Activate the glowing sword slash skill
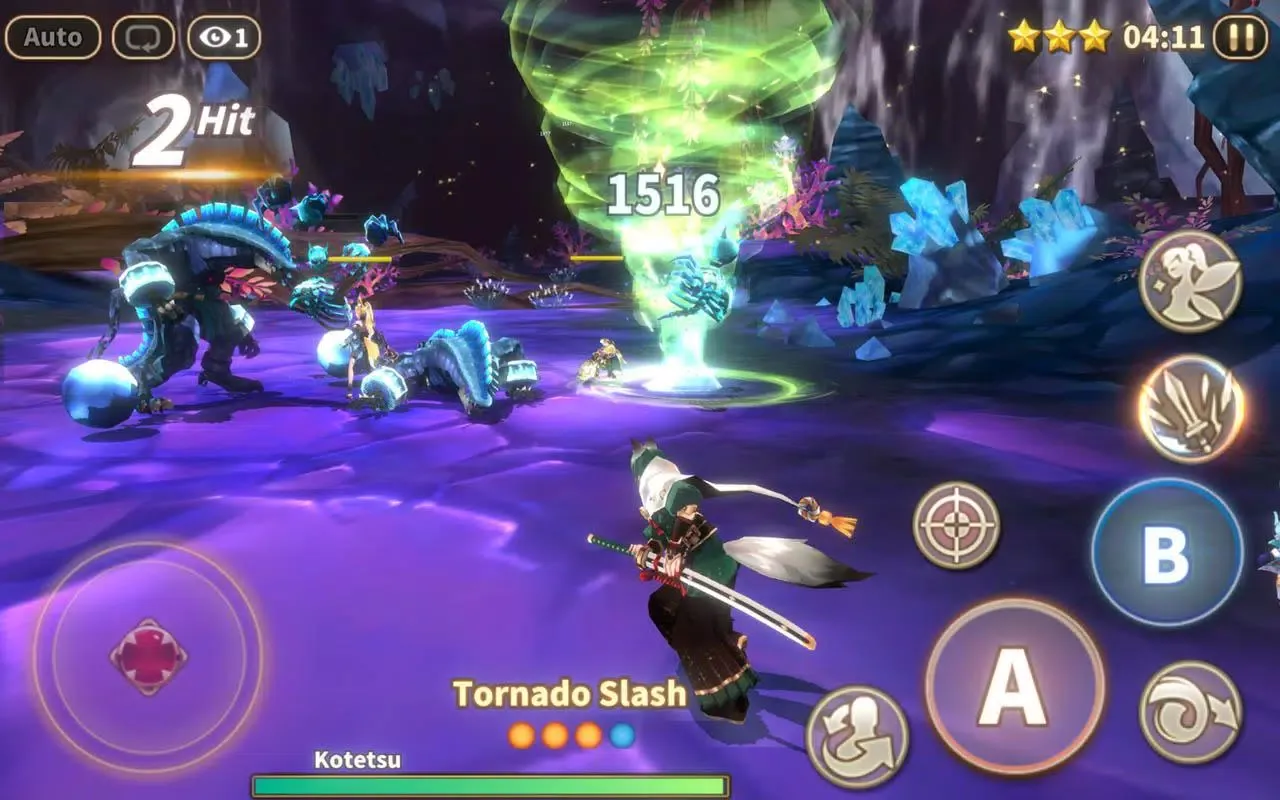Viewport: 1280px width, 800px height. [x=1190, y=408]
